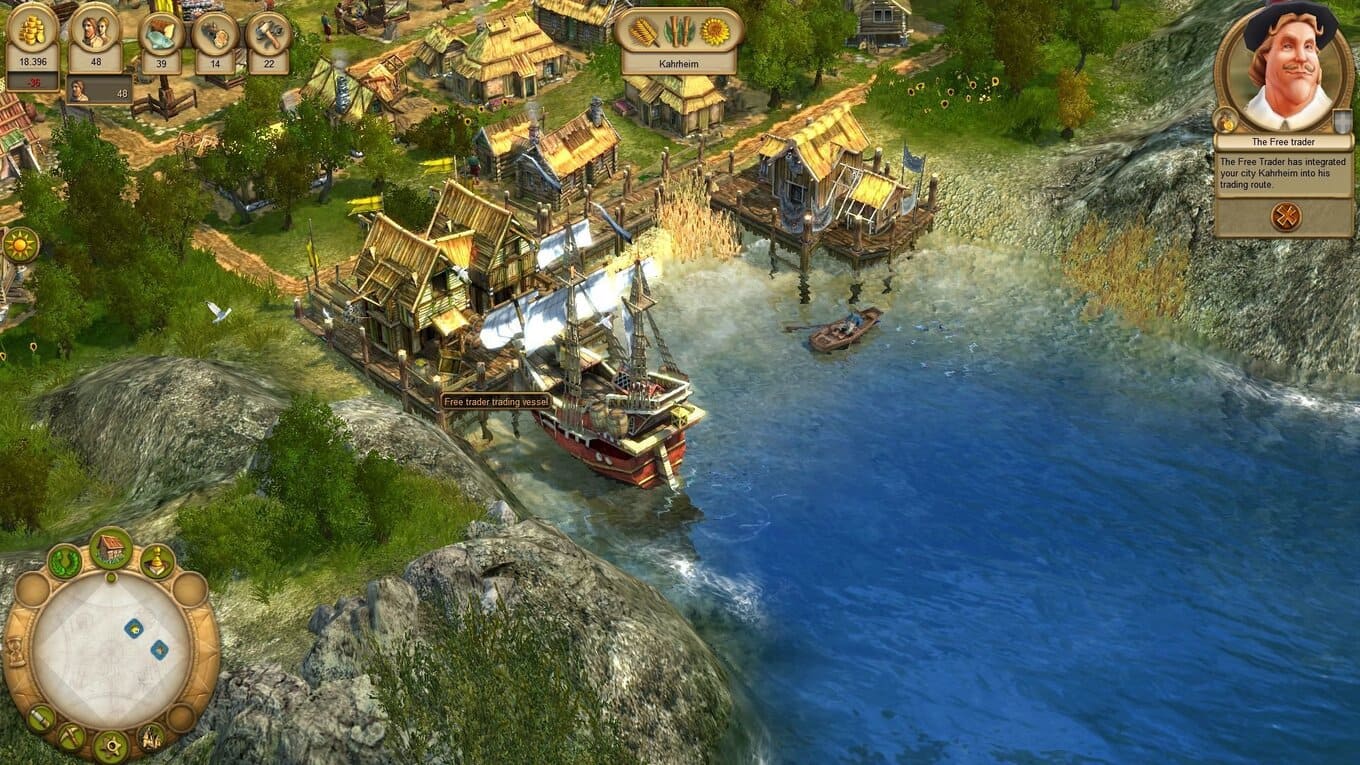Click the shield emblem beside trader portrait
This screenshot has width=1360, height=765.
pyautogui.click(x=1345, y=122)
